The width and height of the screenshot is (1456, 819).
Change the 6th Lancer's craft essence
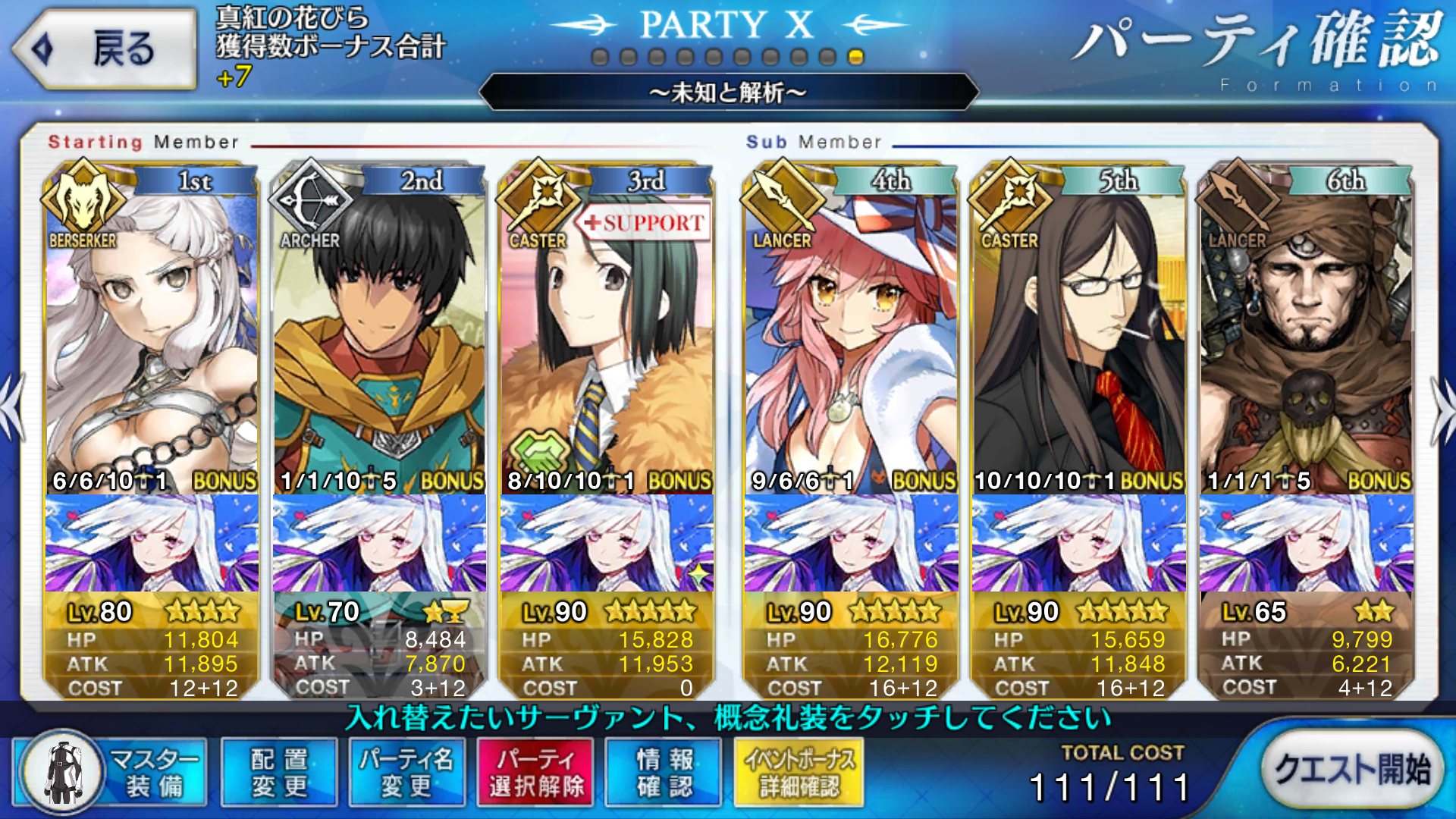click(1306, 543)
